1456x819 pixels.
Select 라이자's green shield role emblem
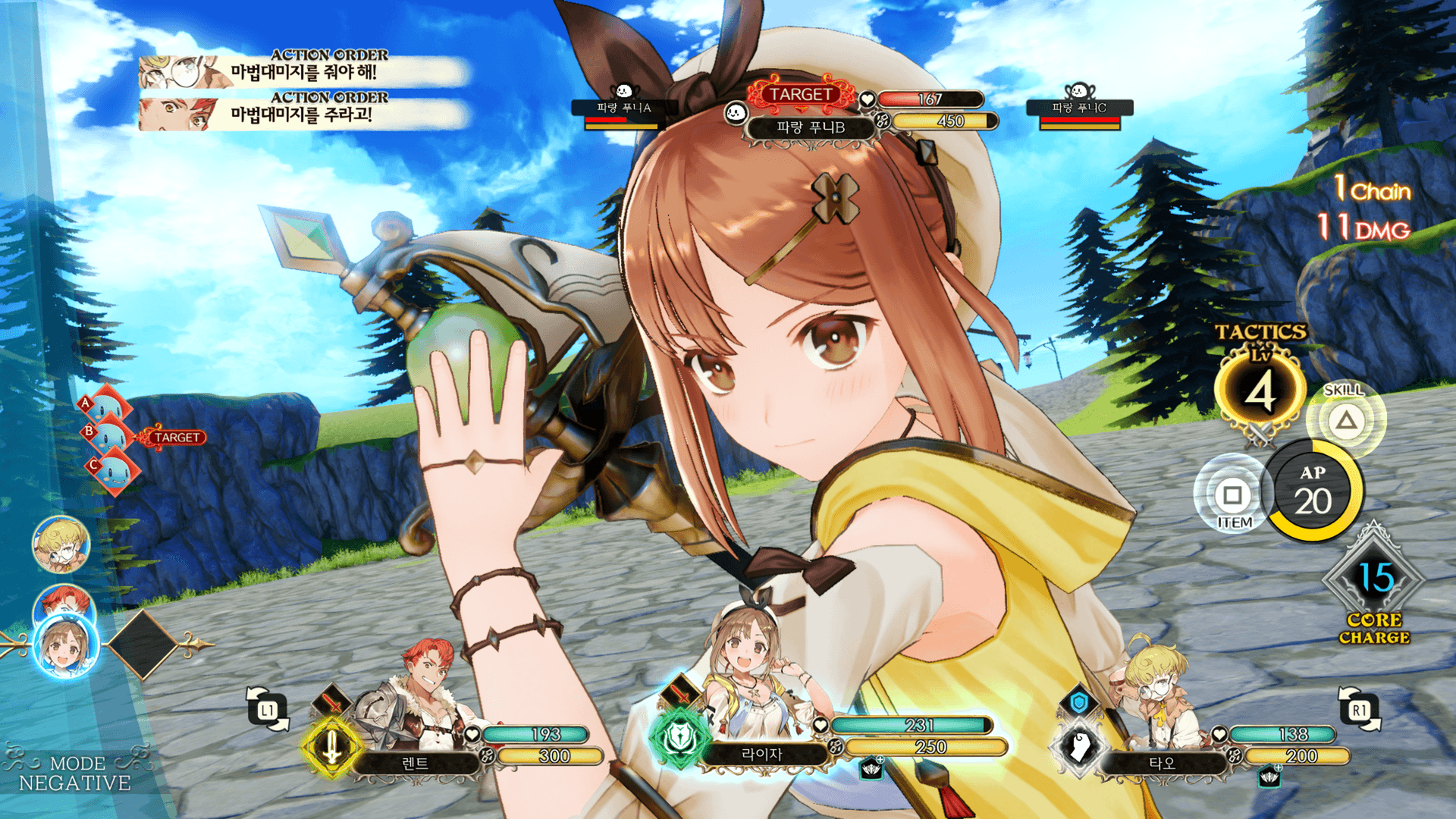click(x=679, y=737)
